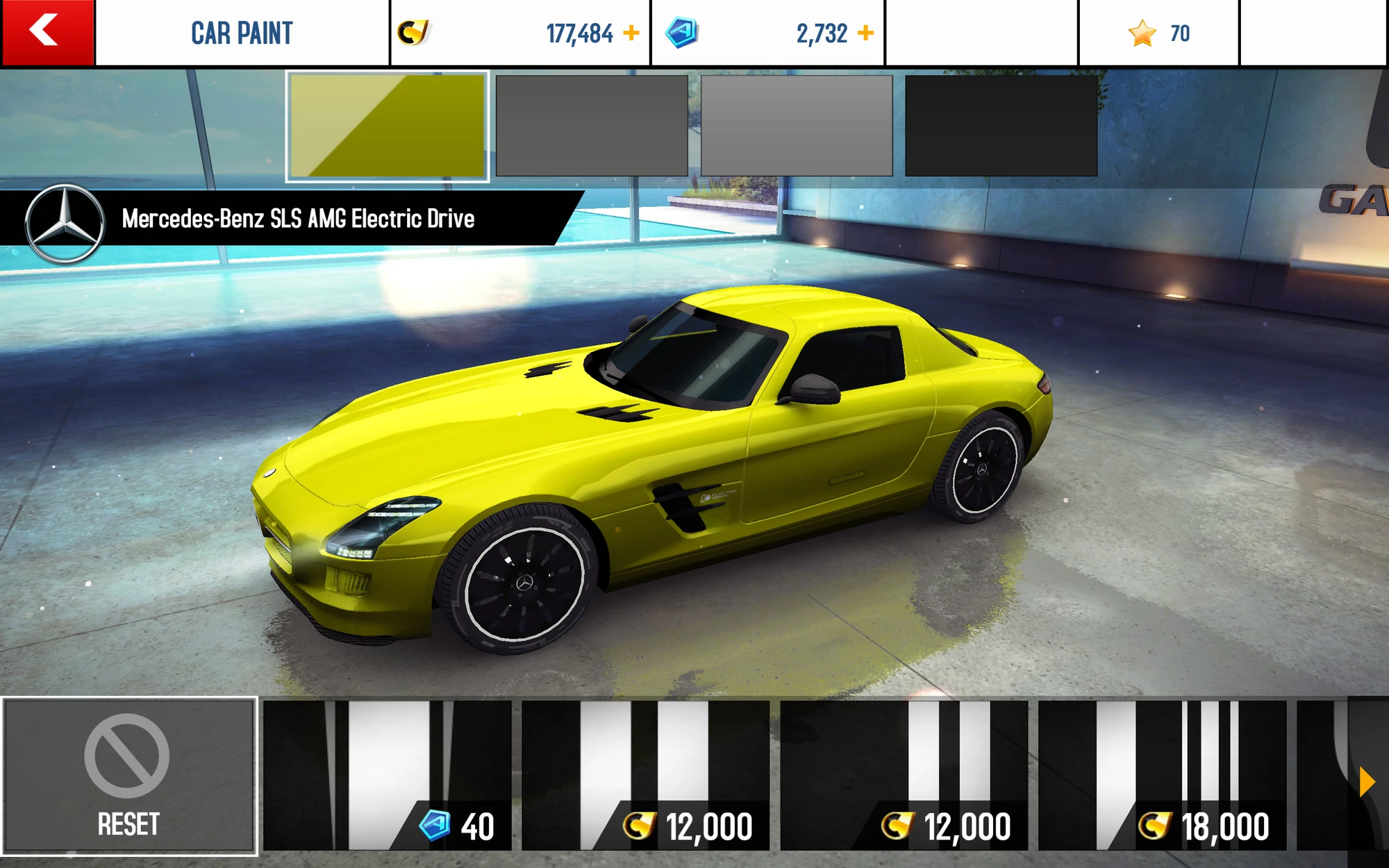Open more tokens with the plus next to 2,732
Screen dimensions: 1389x868
coord(865,31)
